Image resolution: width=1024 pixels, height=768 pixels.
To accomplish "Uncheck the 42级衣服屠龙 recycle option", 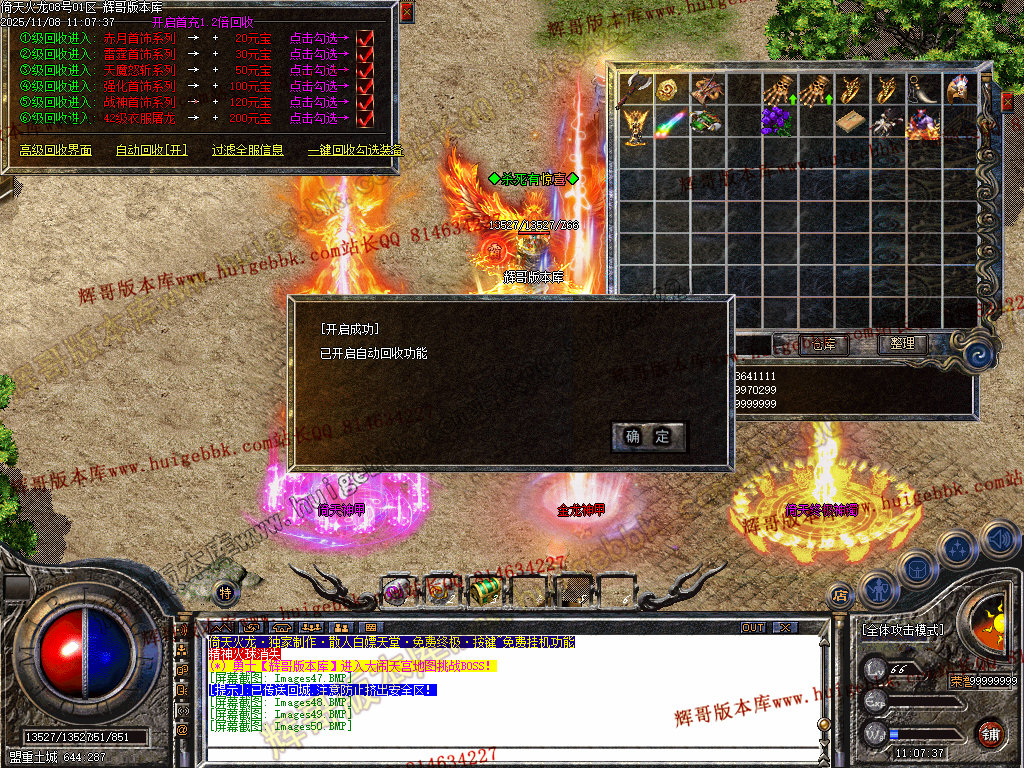I will (x=365, y=118).
